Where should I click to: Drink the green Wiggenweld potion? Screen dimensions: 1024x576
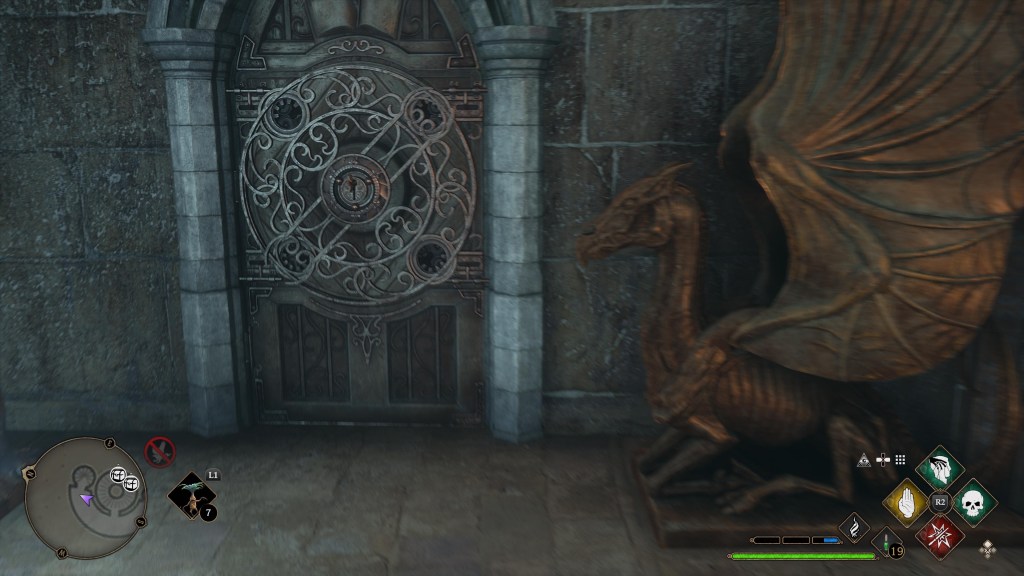(887, 543)
